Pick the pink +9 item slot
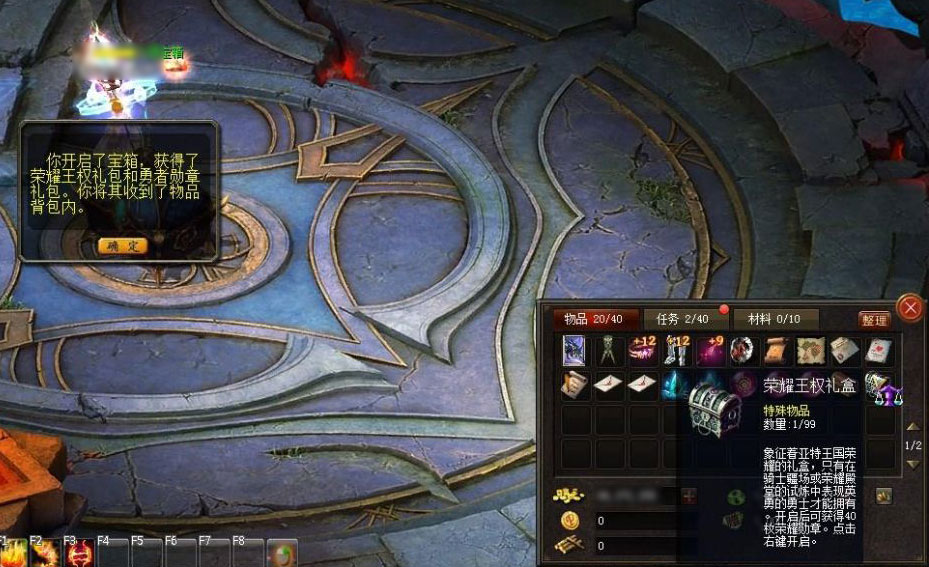The image size is (929, 567). [711, 350]
